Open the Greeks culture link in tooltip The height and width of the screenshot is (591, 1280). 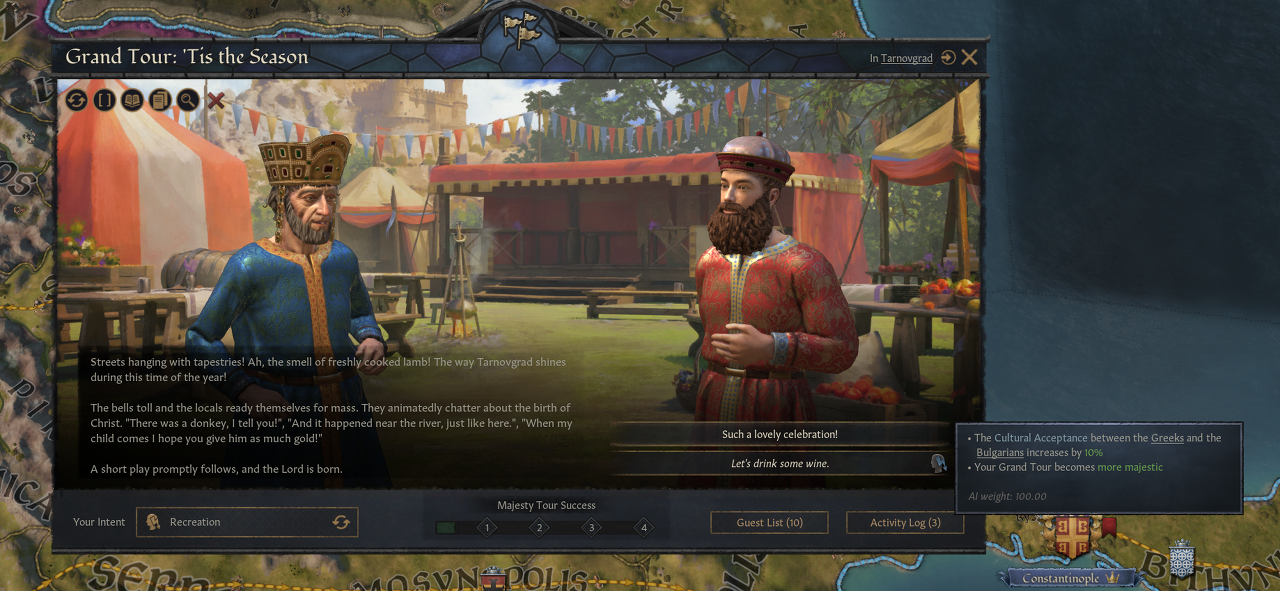point(1167,438)
